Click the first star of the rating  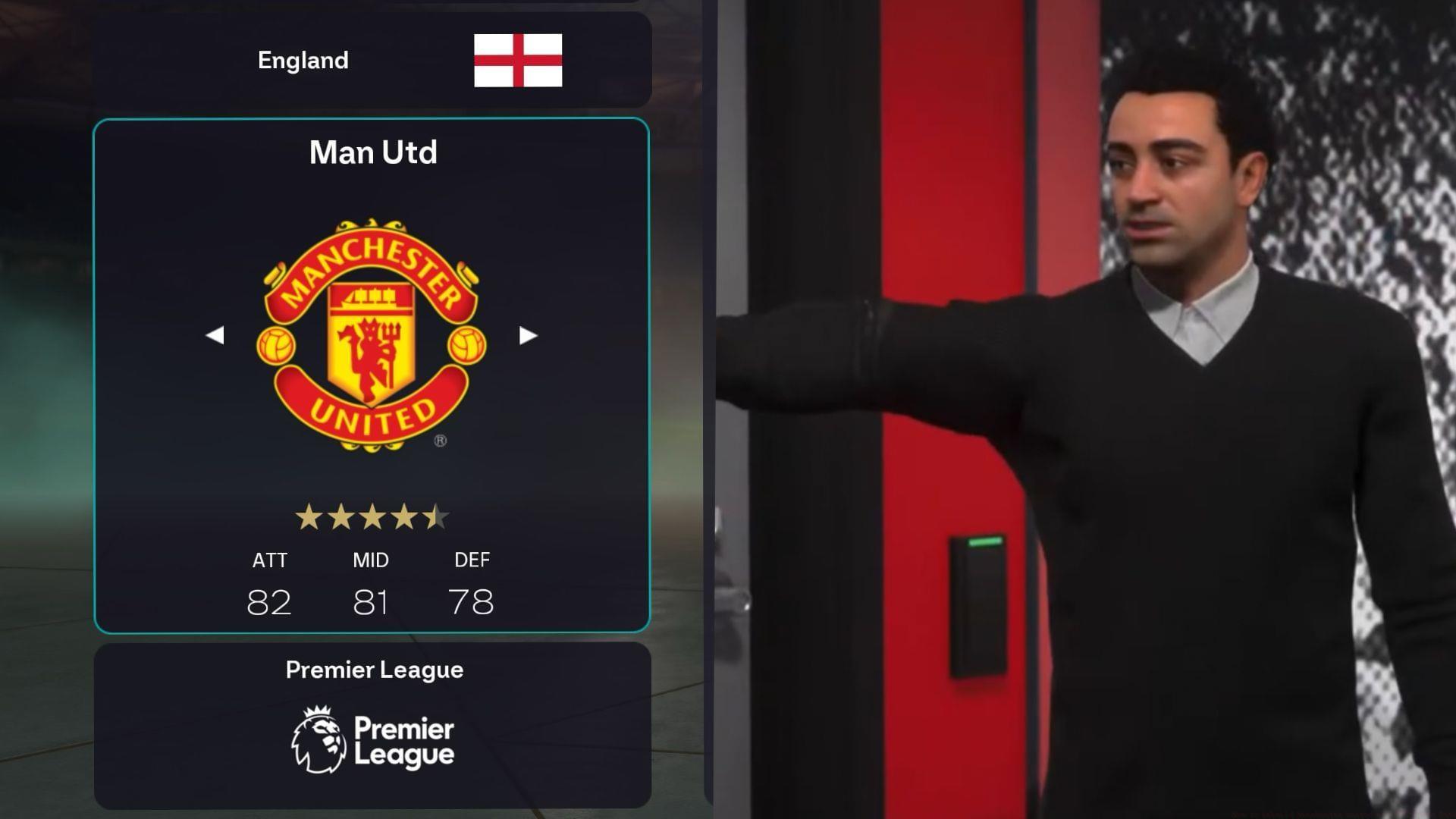coord(308,515)
